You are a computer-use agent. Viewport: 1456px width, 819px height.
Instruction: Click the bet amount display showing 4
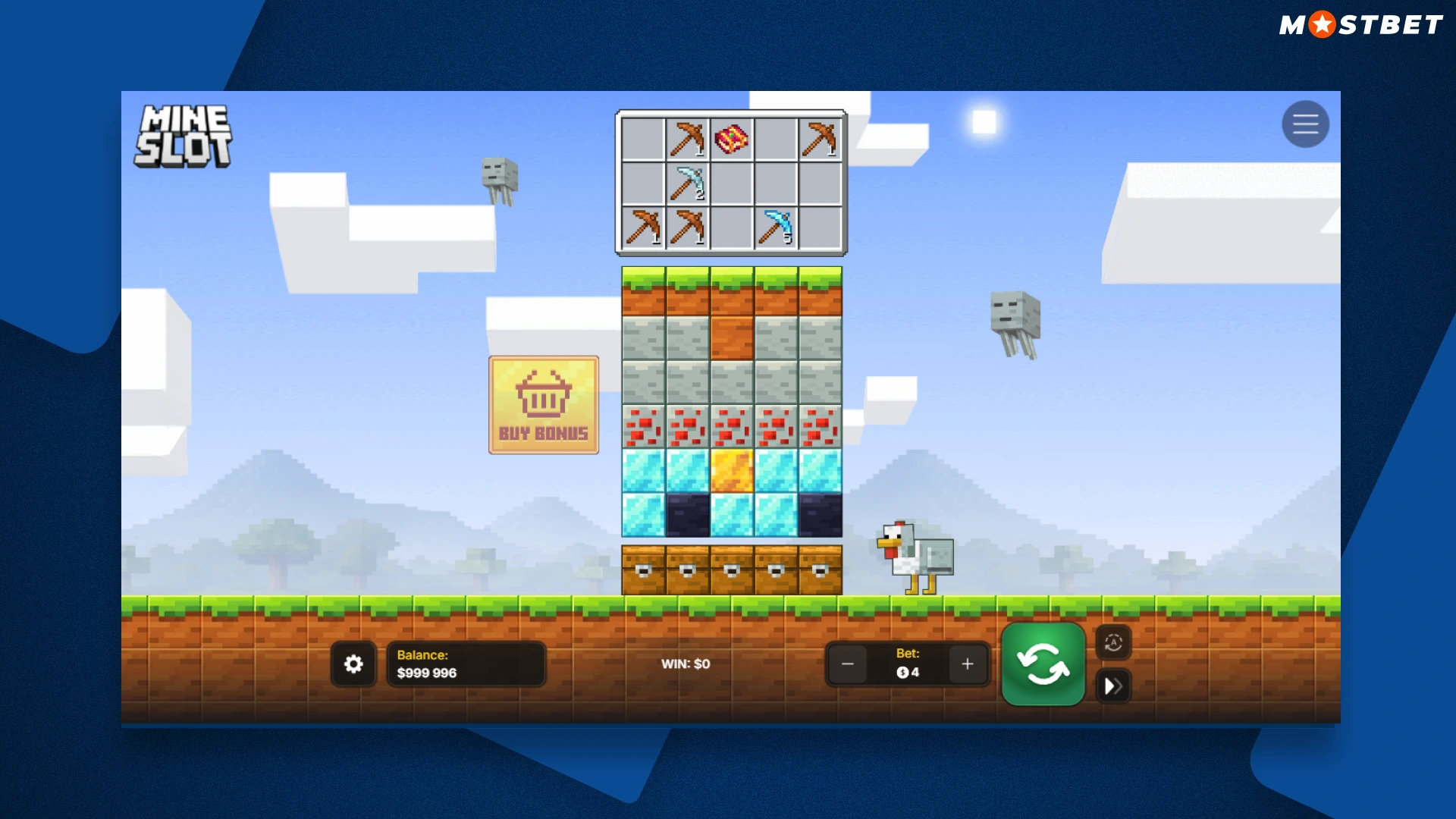point(907,670)
